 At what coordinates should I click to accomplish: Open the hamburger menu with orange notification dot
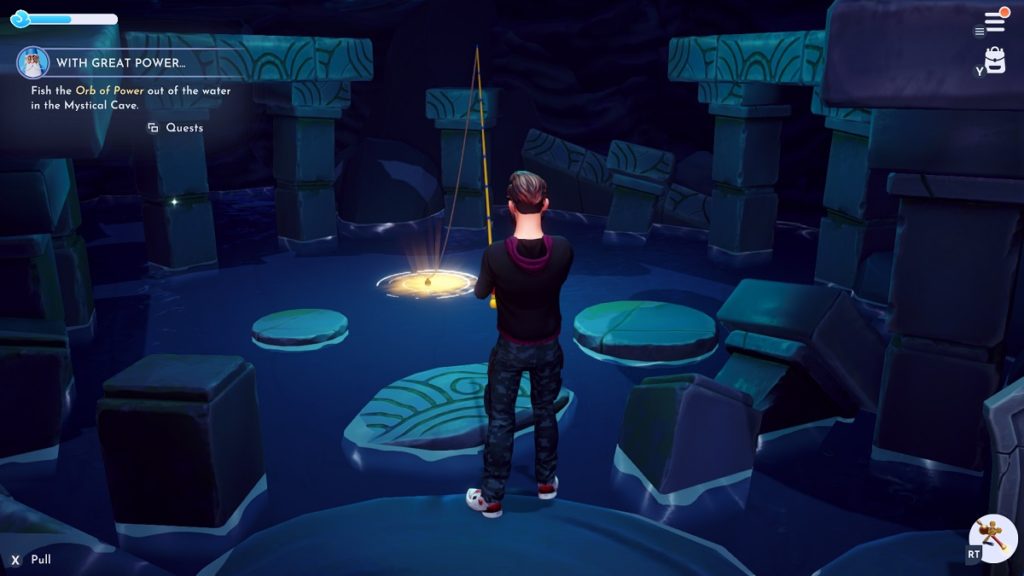pos(994,21)
